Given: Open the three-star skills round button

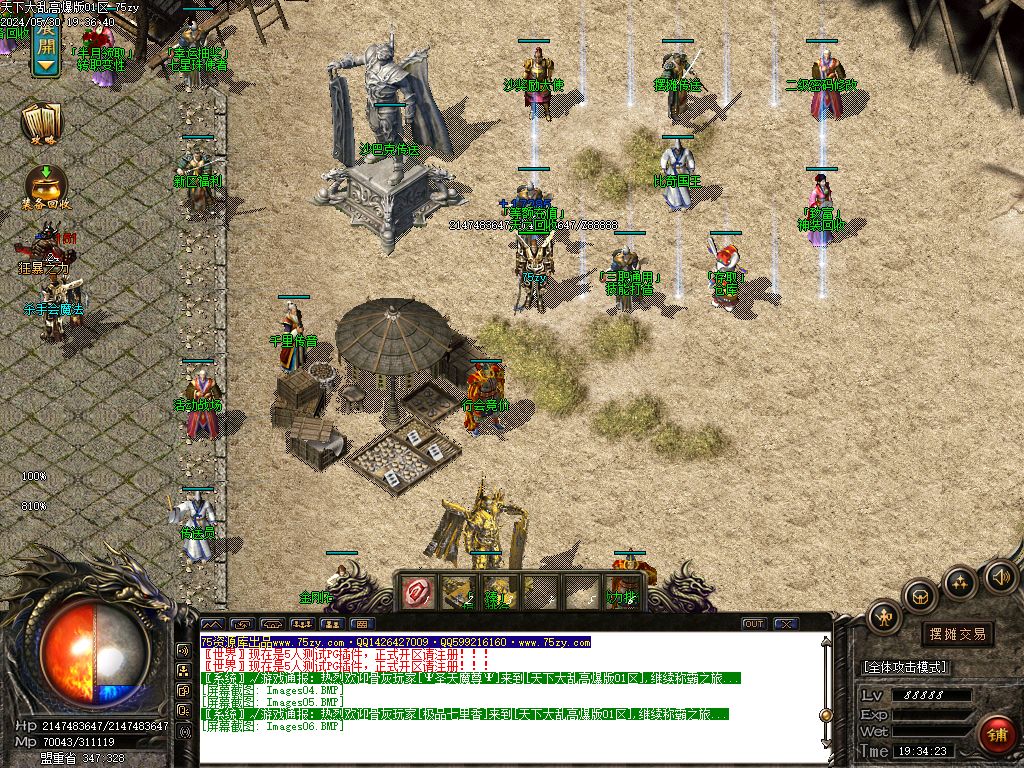Looking at the screenshot, I should 960,582.
